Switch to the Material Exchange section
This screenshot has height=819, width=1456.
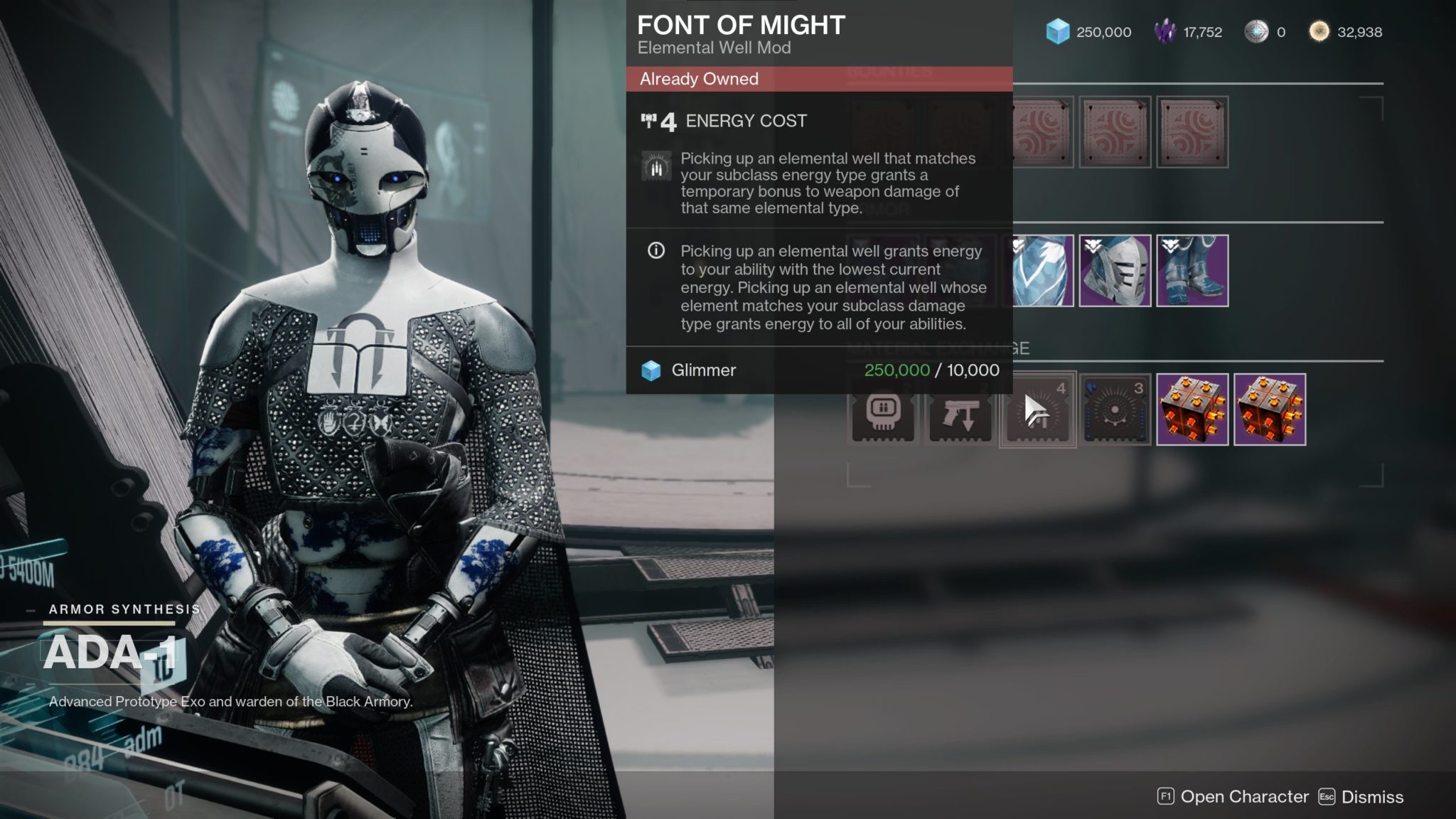pos(938,348)
